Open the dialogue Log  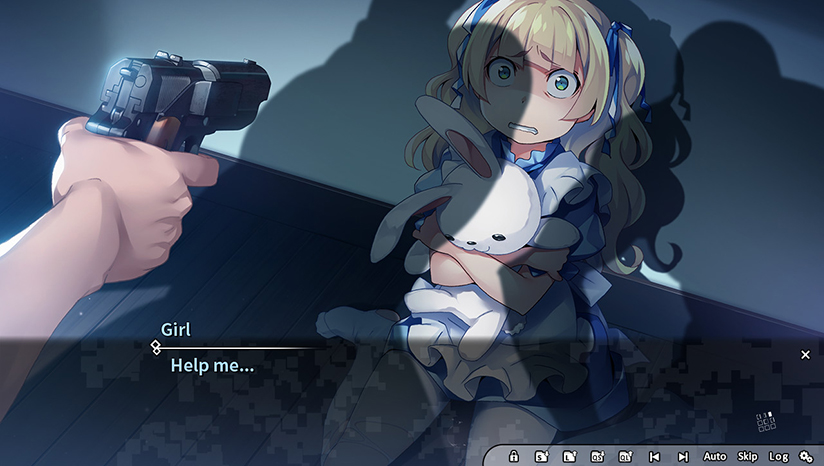(778, 457)
